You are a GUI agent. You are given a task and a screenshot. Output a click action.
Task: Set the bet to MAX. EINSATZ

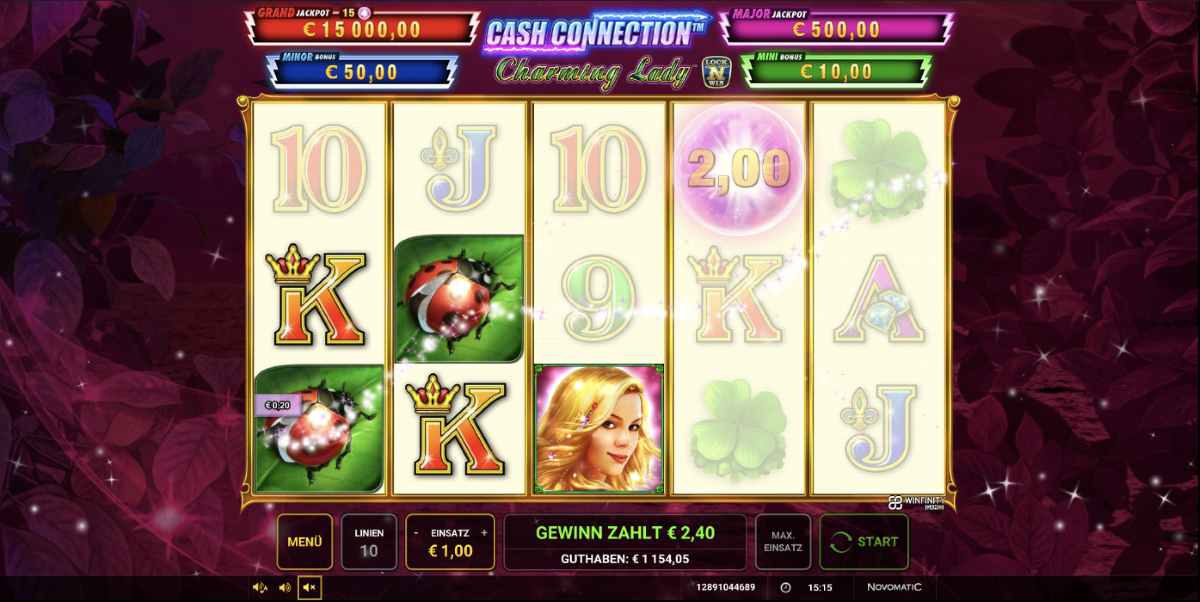(782, 542)
